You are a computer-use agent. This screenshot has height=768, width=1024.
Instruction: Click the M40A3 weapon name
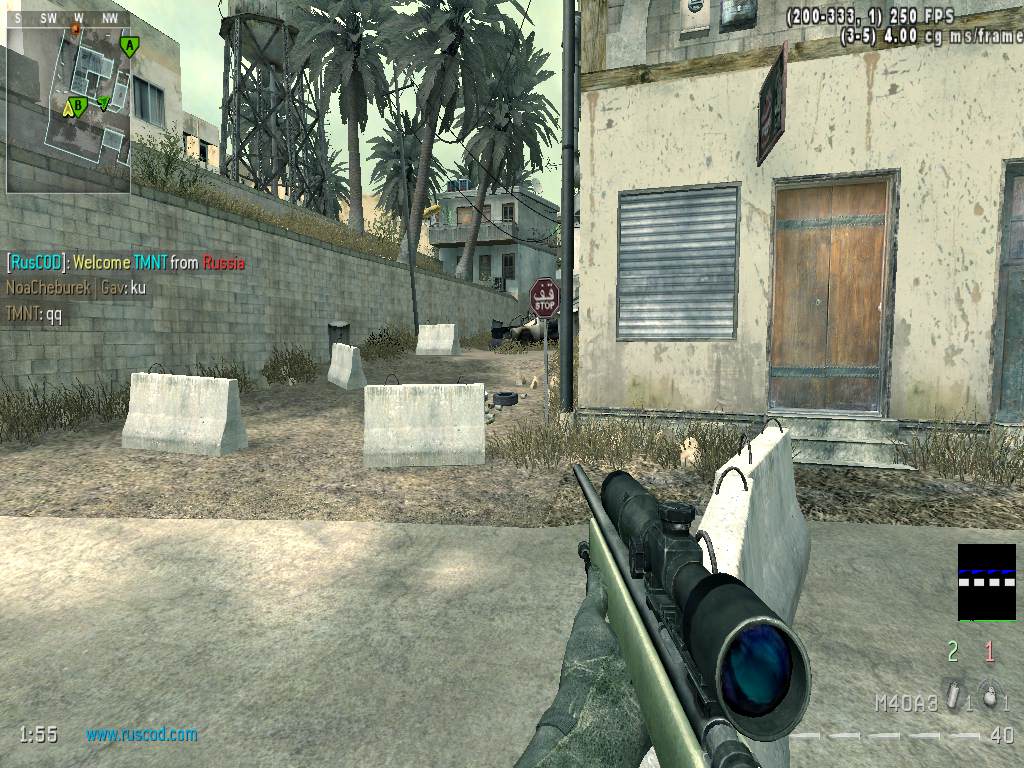coord(906,703)
